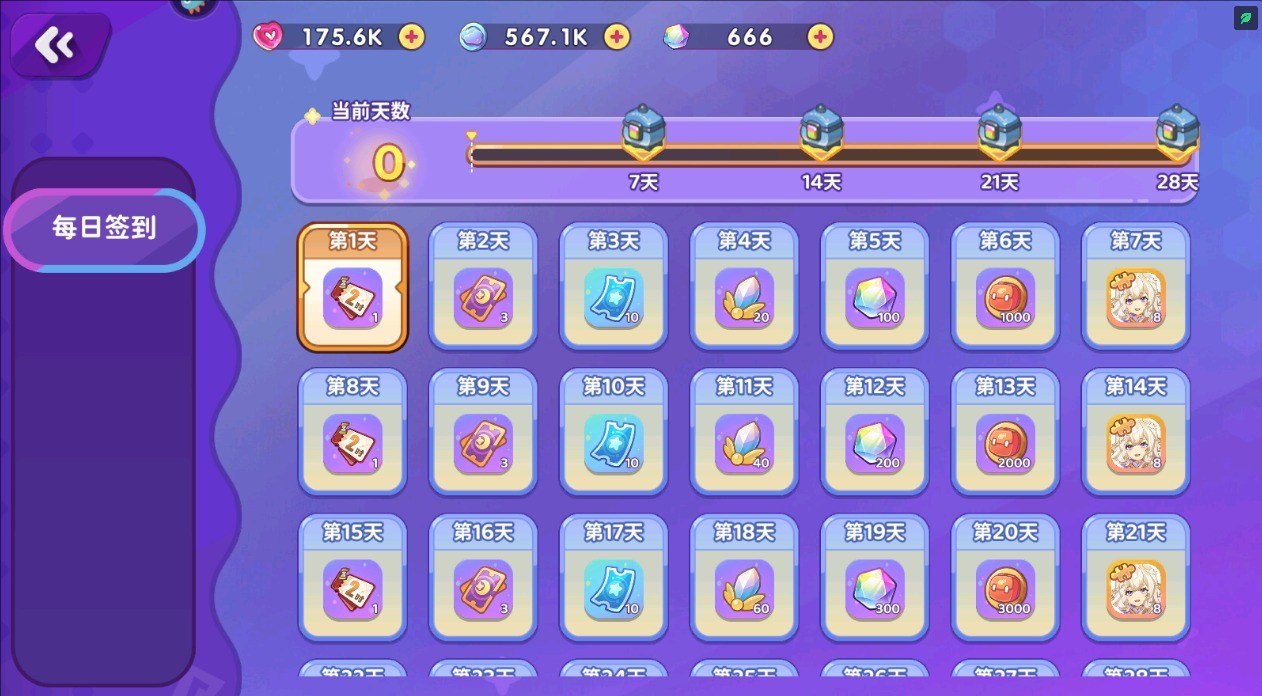
Task: Add more pink heart currency
Action: (x=411, y=37)
